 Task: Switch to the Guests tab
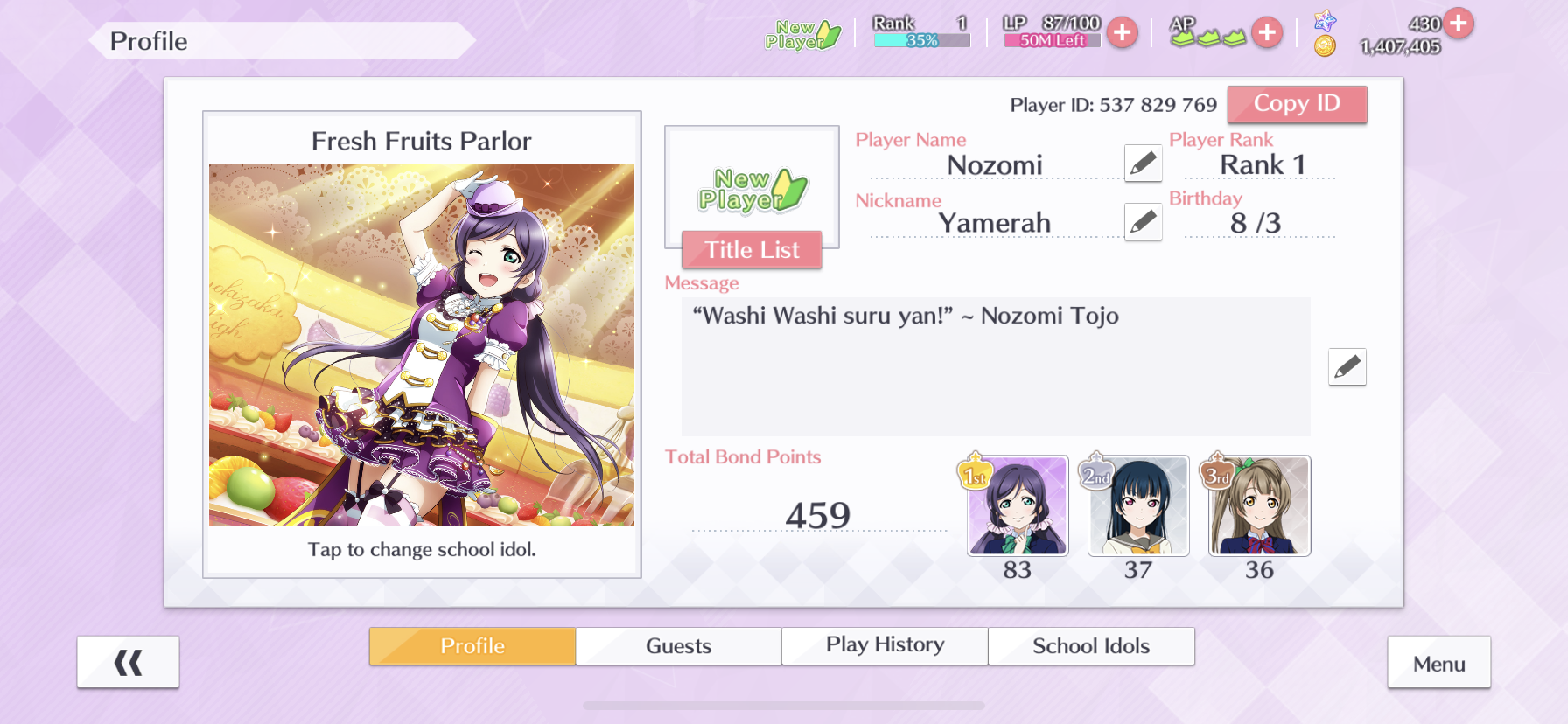click(x=678, y=646)
